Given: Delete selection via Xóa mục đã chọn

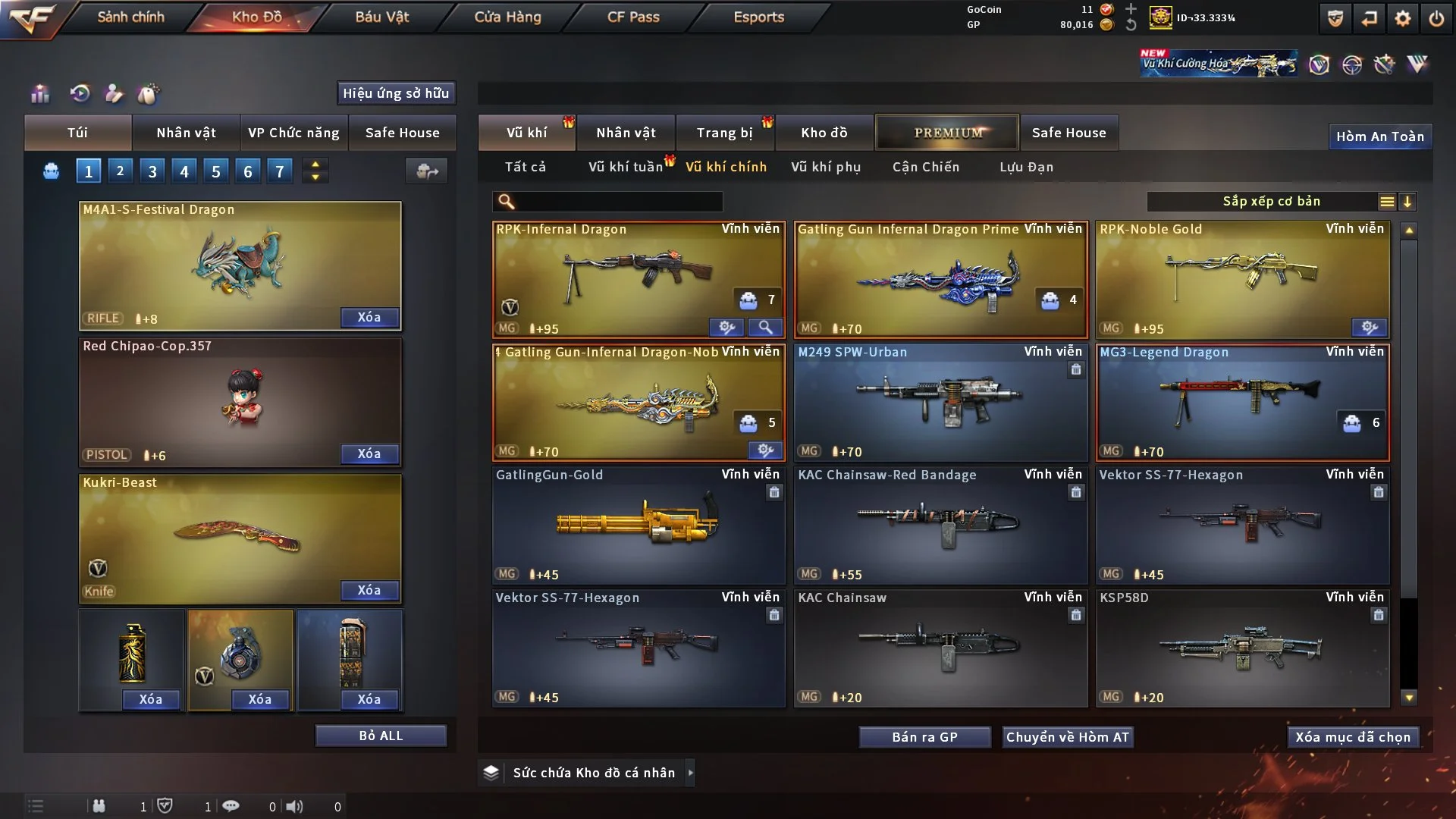Looking at the screenshot, I should 1353,737.
